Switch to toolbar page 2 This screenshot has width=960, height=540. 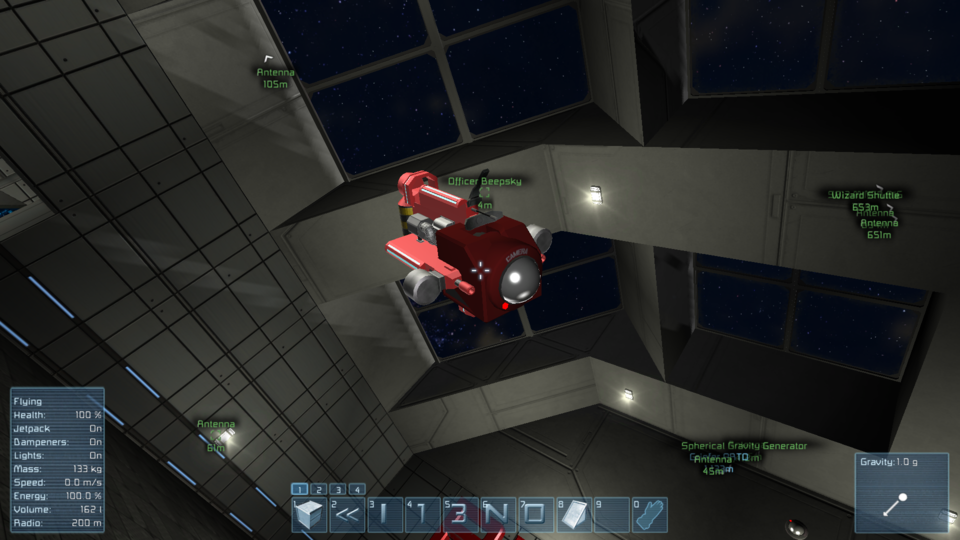(x=318, y=489)
